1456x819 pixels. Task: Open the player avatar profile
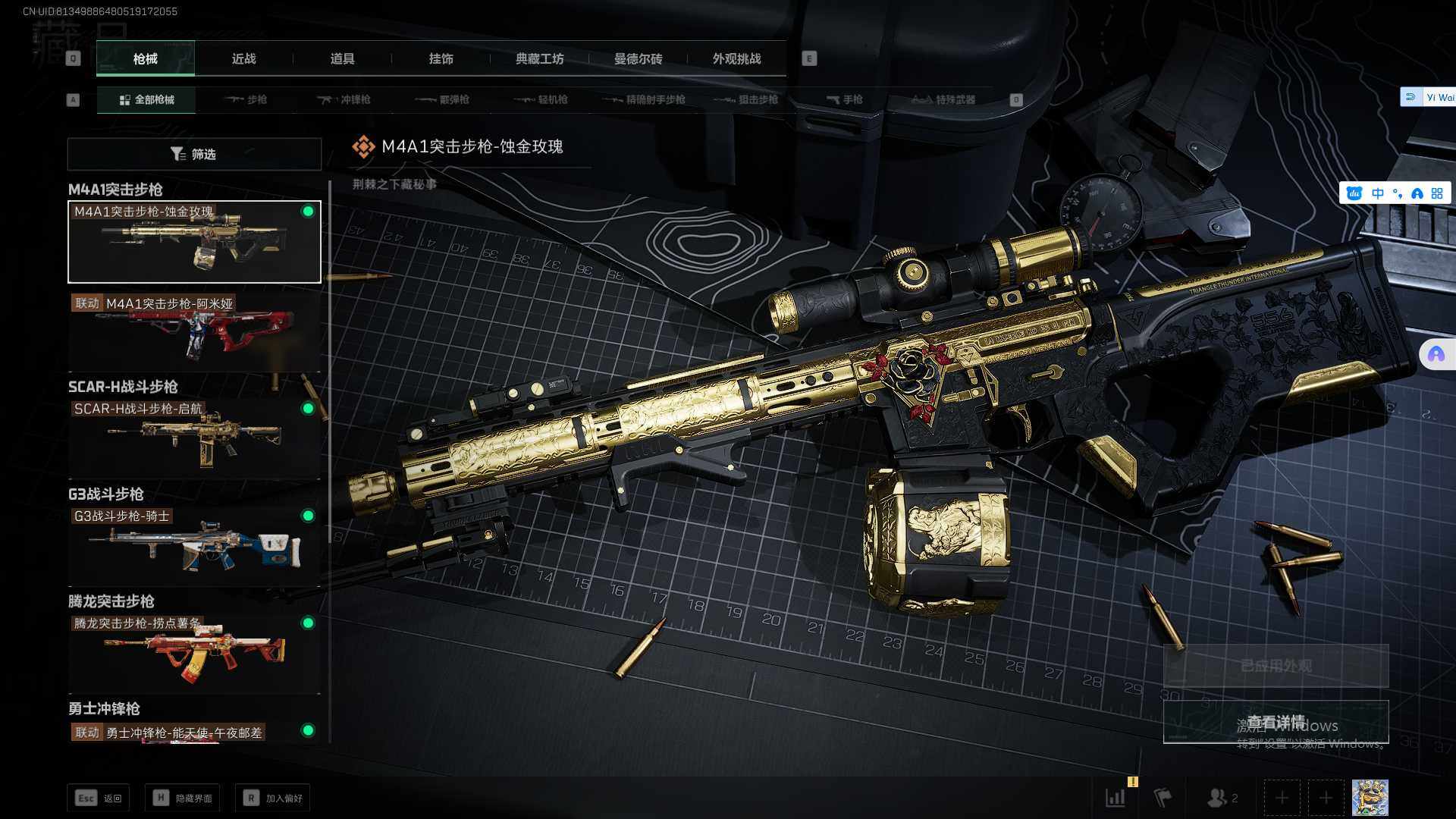(1370, 798)
